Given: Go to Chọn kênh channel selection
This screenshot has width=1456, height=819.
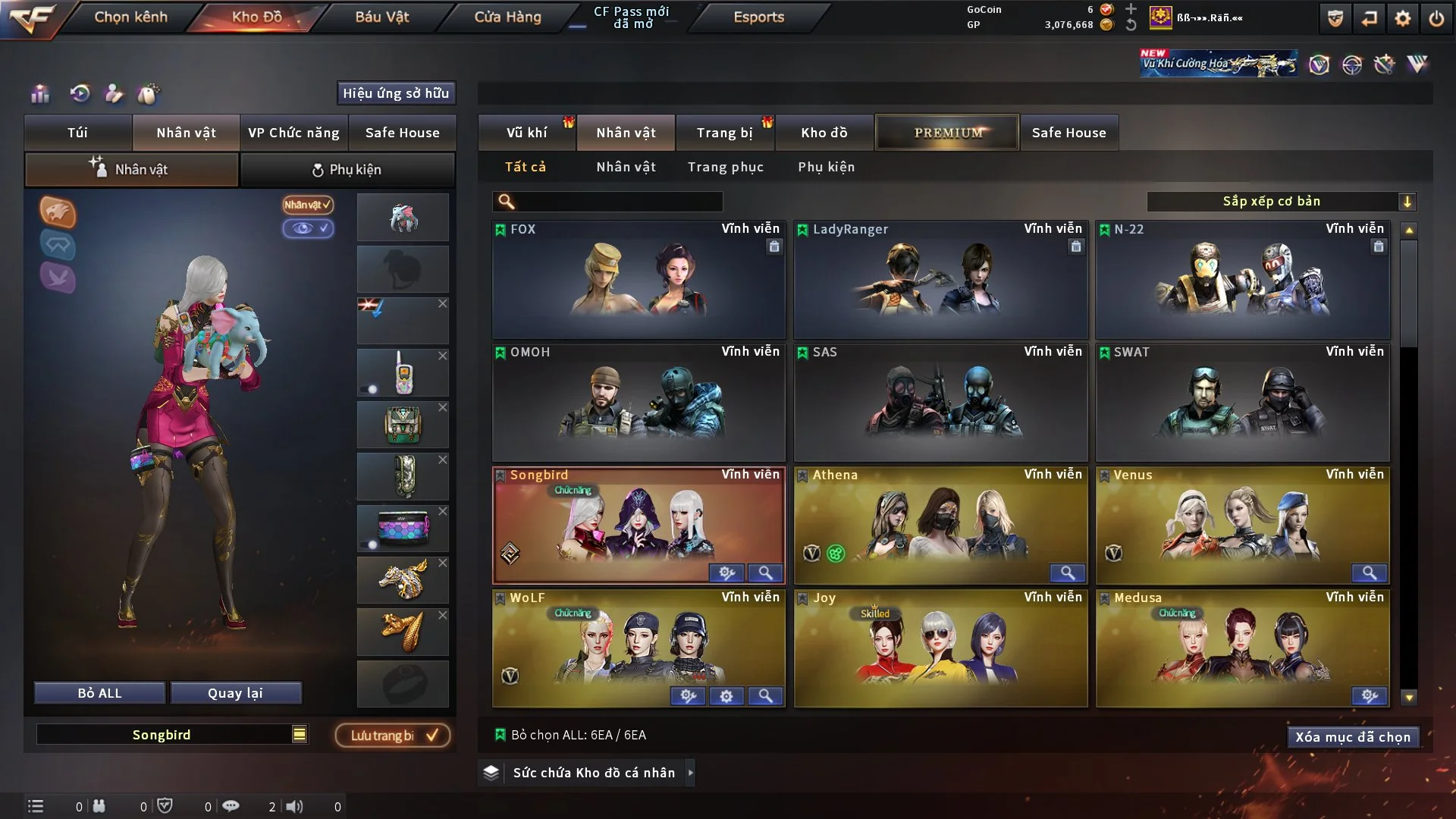Looking at the screenshot, I should click(x=130, y=17).
